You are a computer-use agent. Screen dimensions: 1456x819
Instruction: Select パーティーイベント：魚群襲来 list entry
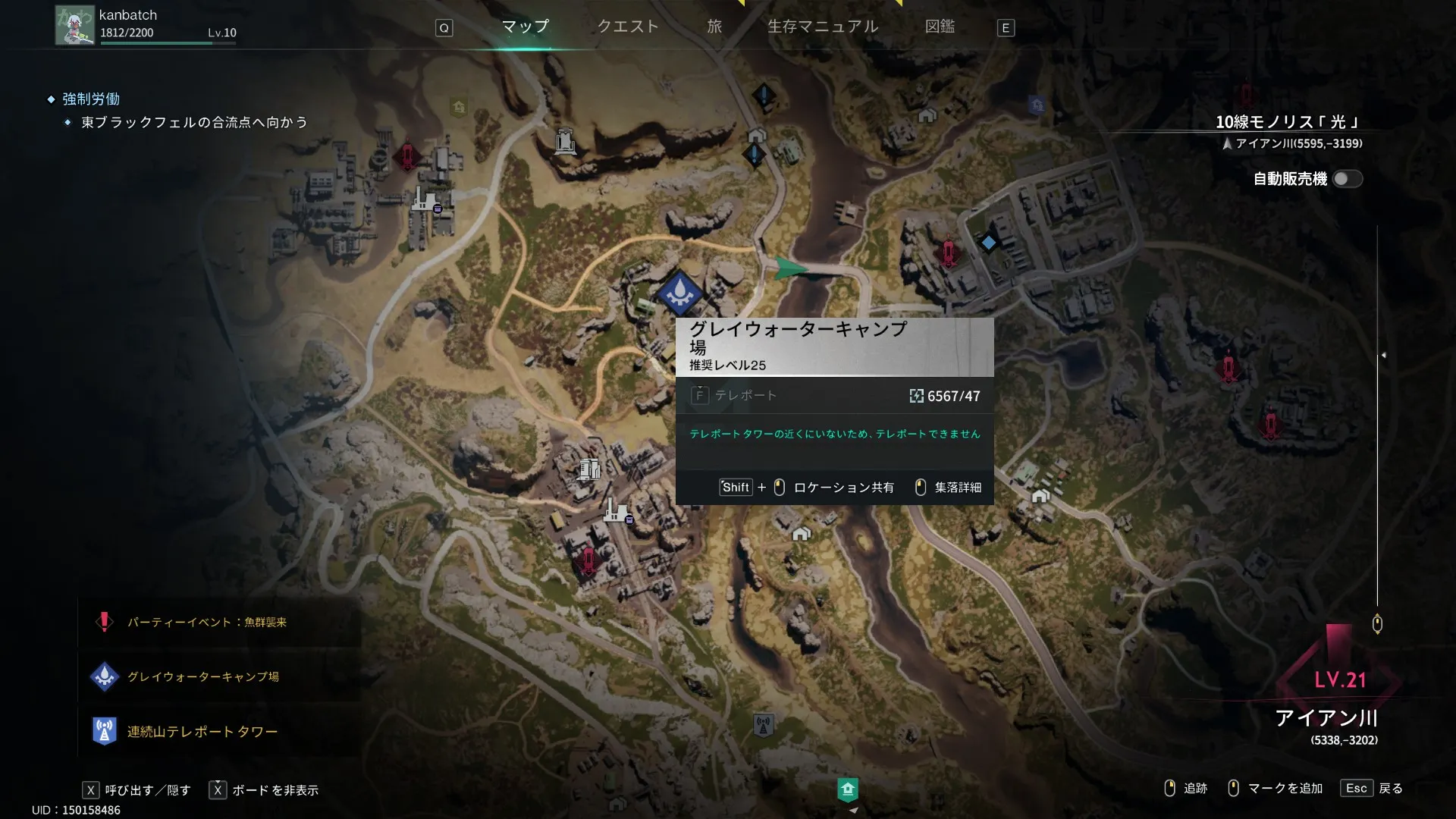206,622
